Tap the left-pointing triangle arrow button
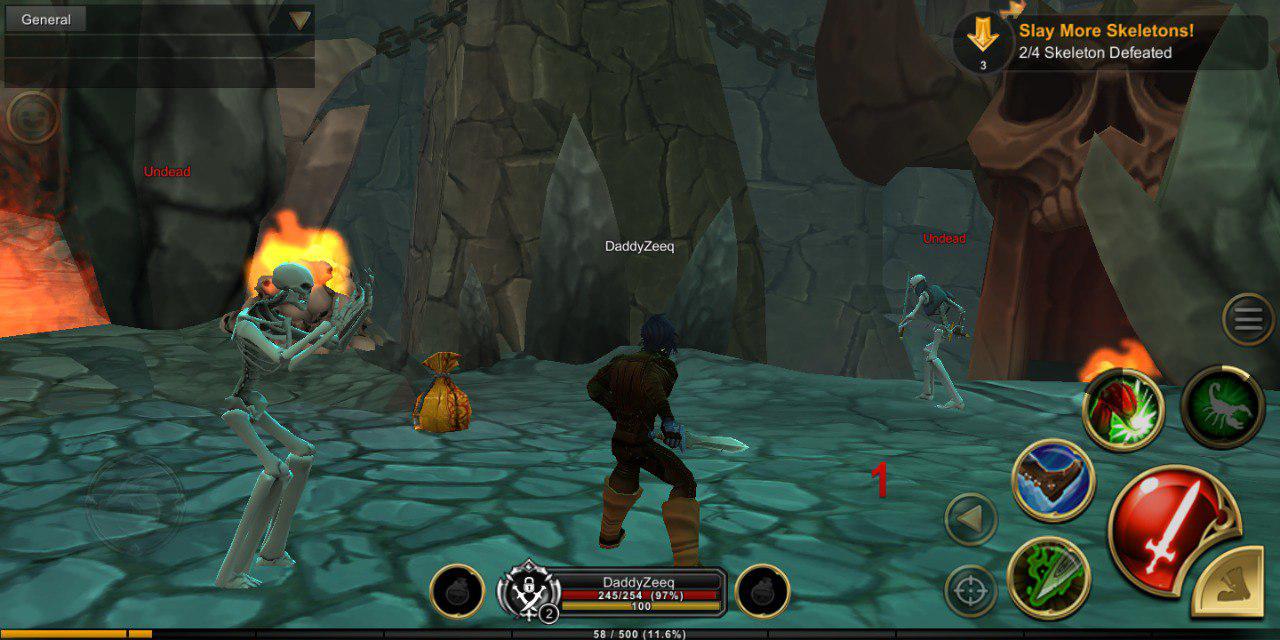Viewport: 1280px width, 640px height. pyautogui.click(x=971, y=520)
